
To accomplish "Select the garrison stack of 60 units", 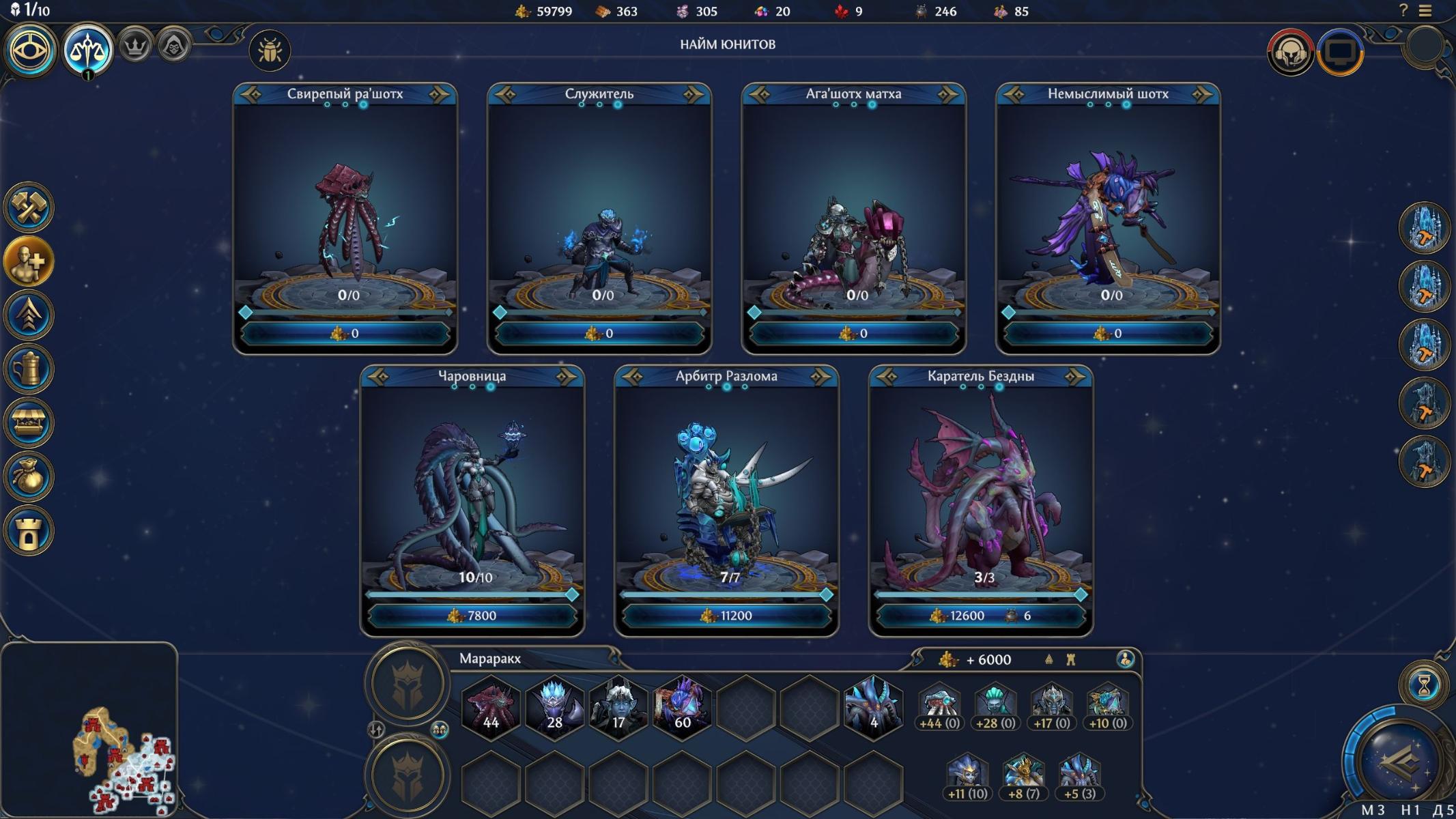I will pos(682,708).
